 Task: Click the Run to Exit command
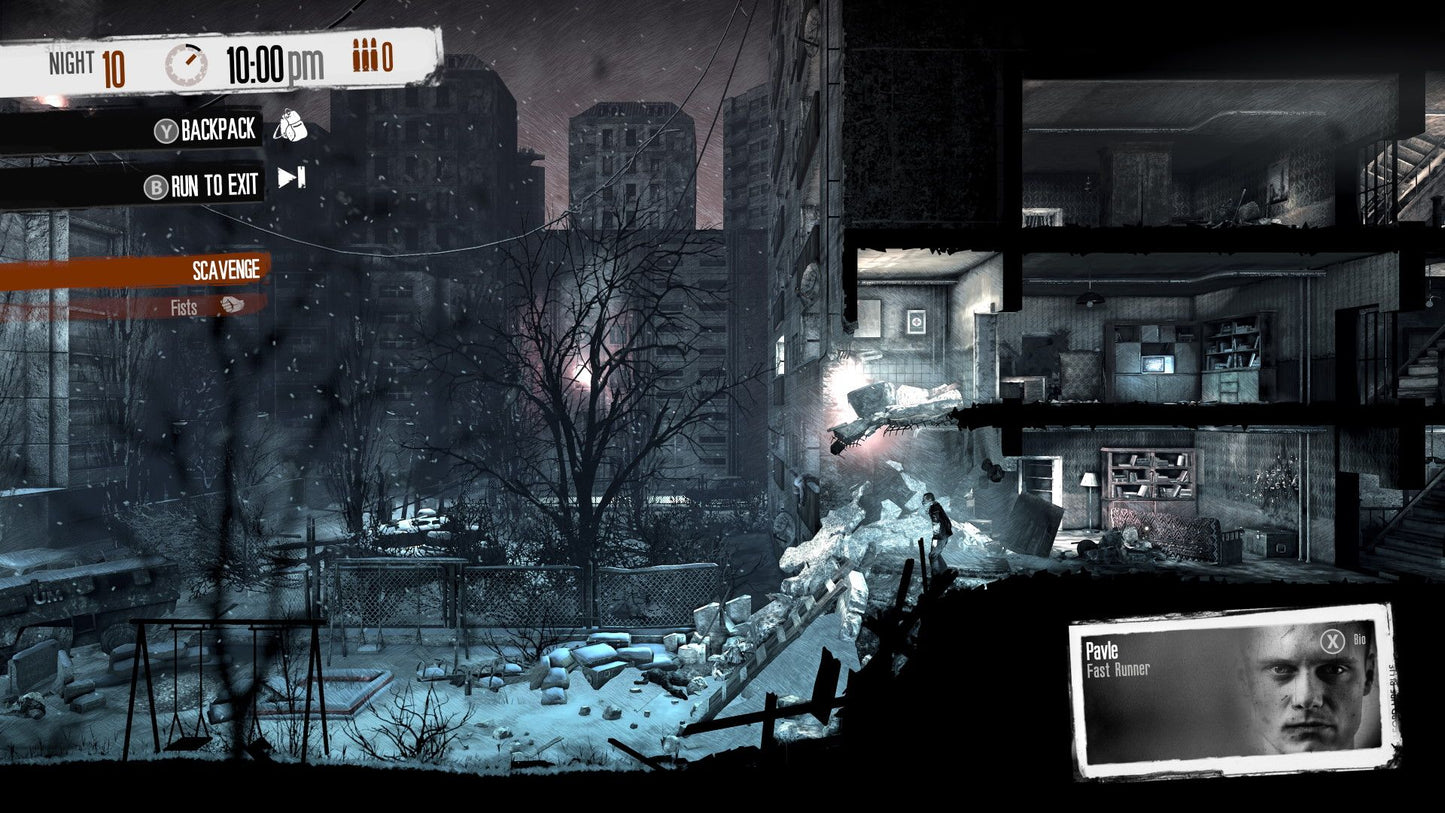click(213, 185)
